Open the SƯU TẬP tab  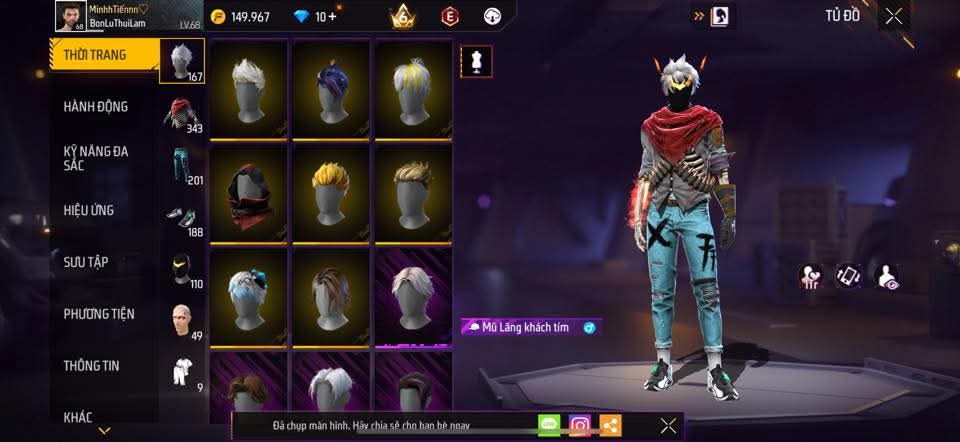86,262
